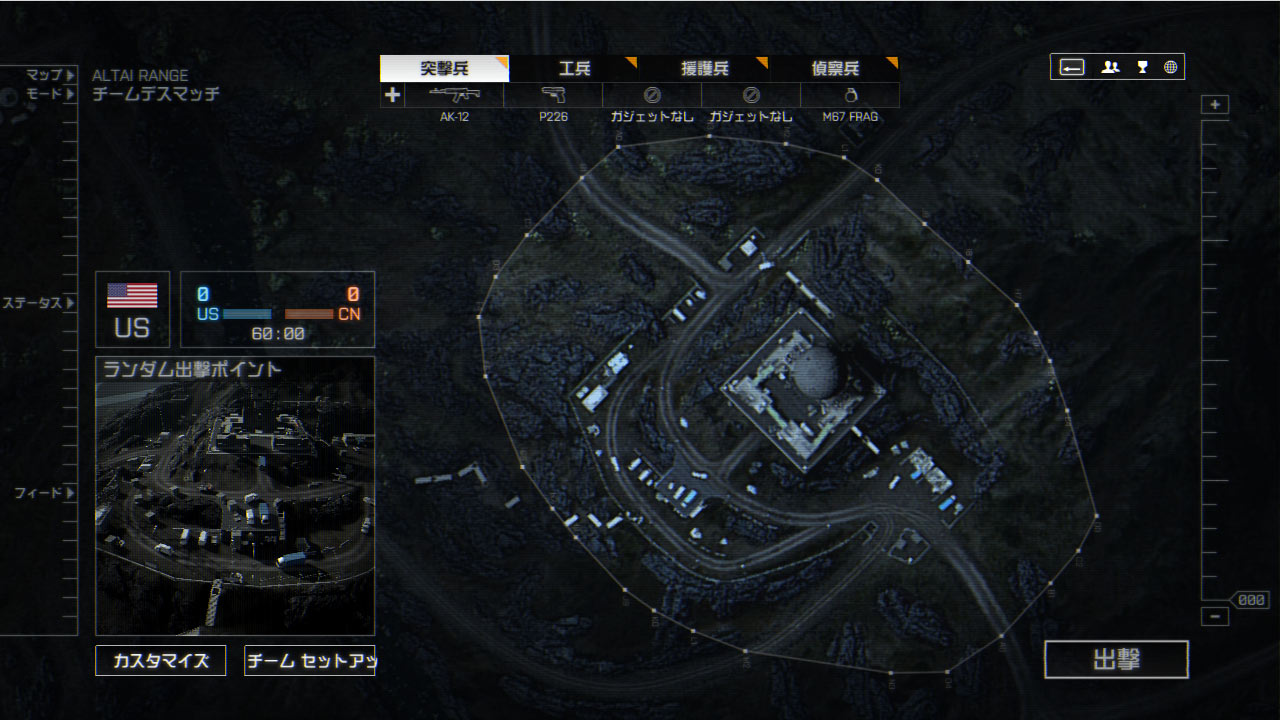Viewport: 1280px width, 720px height.
Task: Click the globe icon at top right
Action: (x=1170, y=67)
